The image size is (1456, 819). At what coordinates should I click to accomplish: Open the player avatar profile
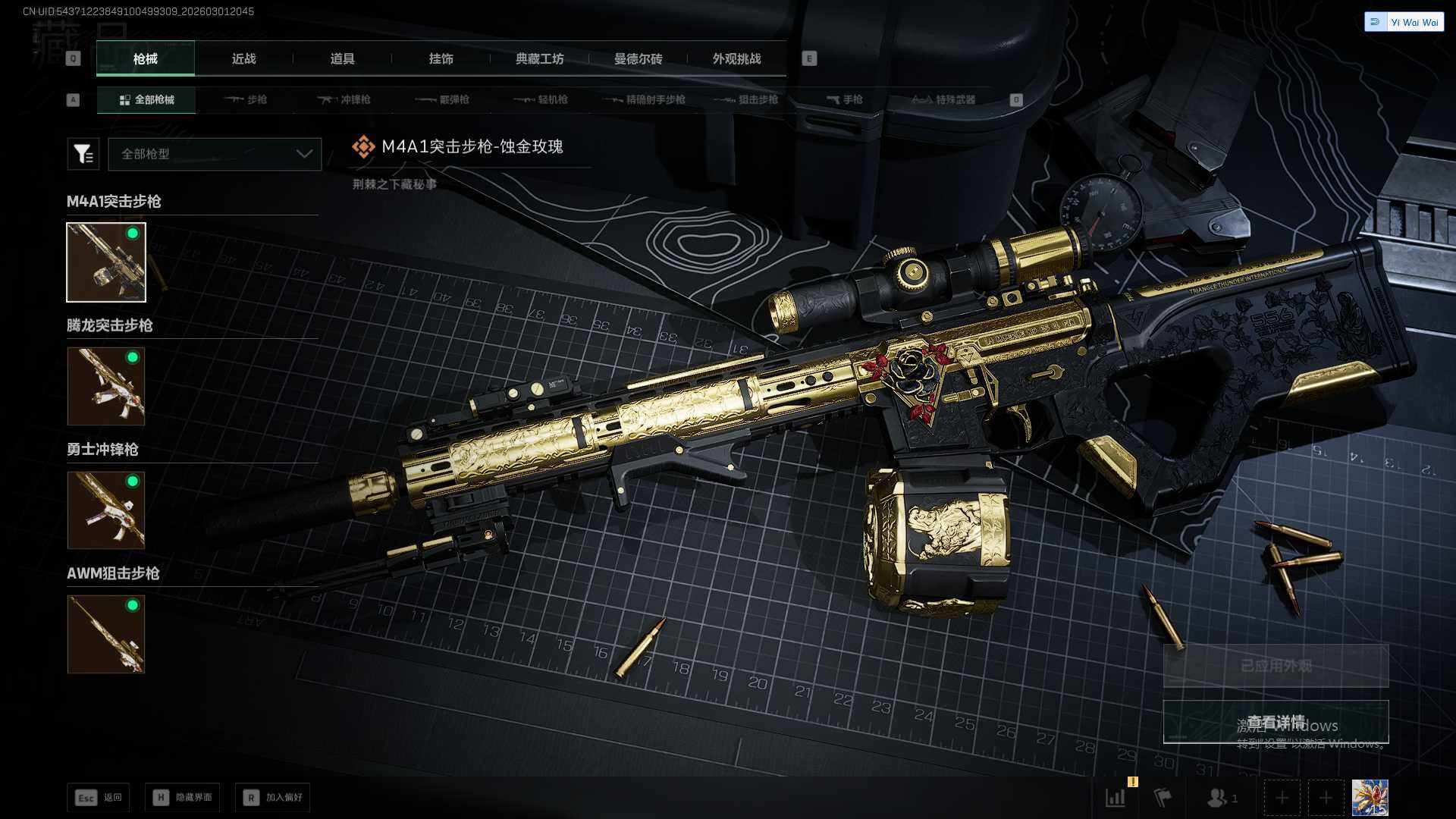tap(1370, 798)
